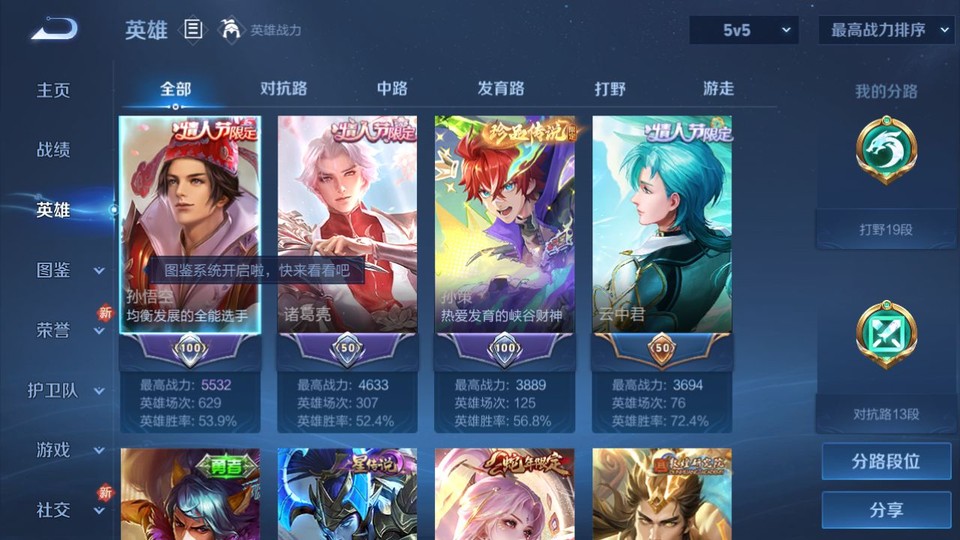This screenshot has height=540, width=960.
Task: Open 战绩 in the side menu
Action: pyautogui.click(x=54, y=150)
